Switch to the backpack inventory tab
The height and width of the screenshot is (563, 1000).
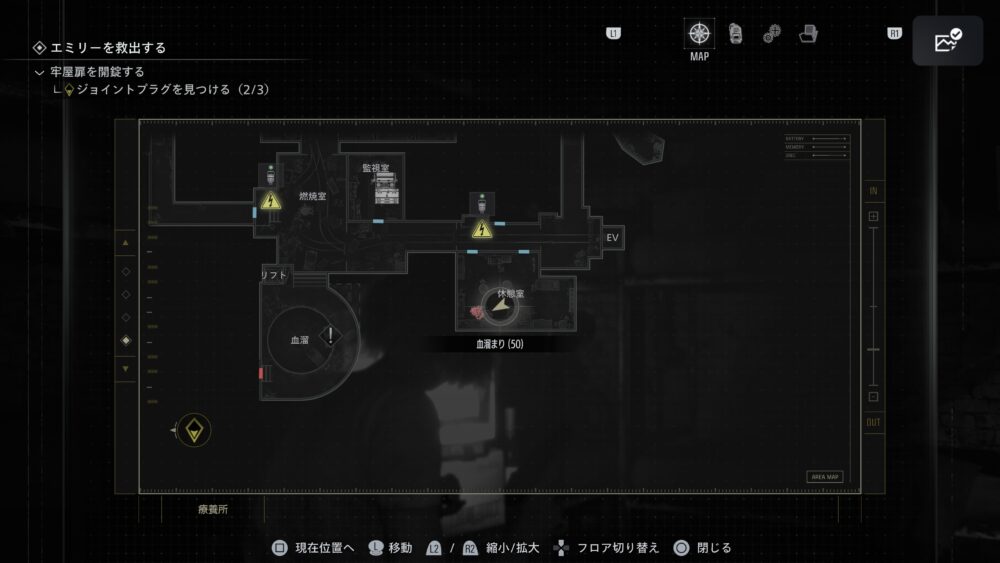pos(736,34)
